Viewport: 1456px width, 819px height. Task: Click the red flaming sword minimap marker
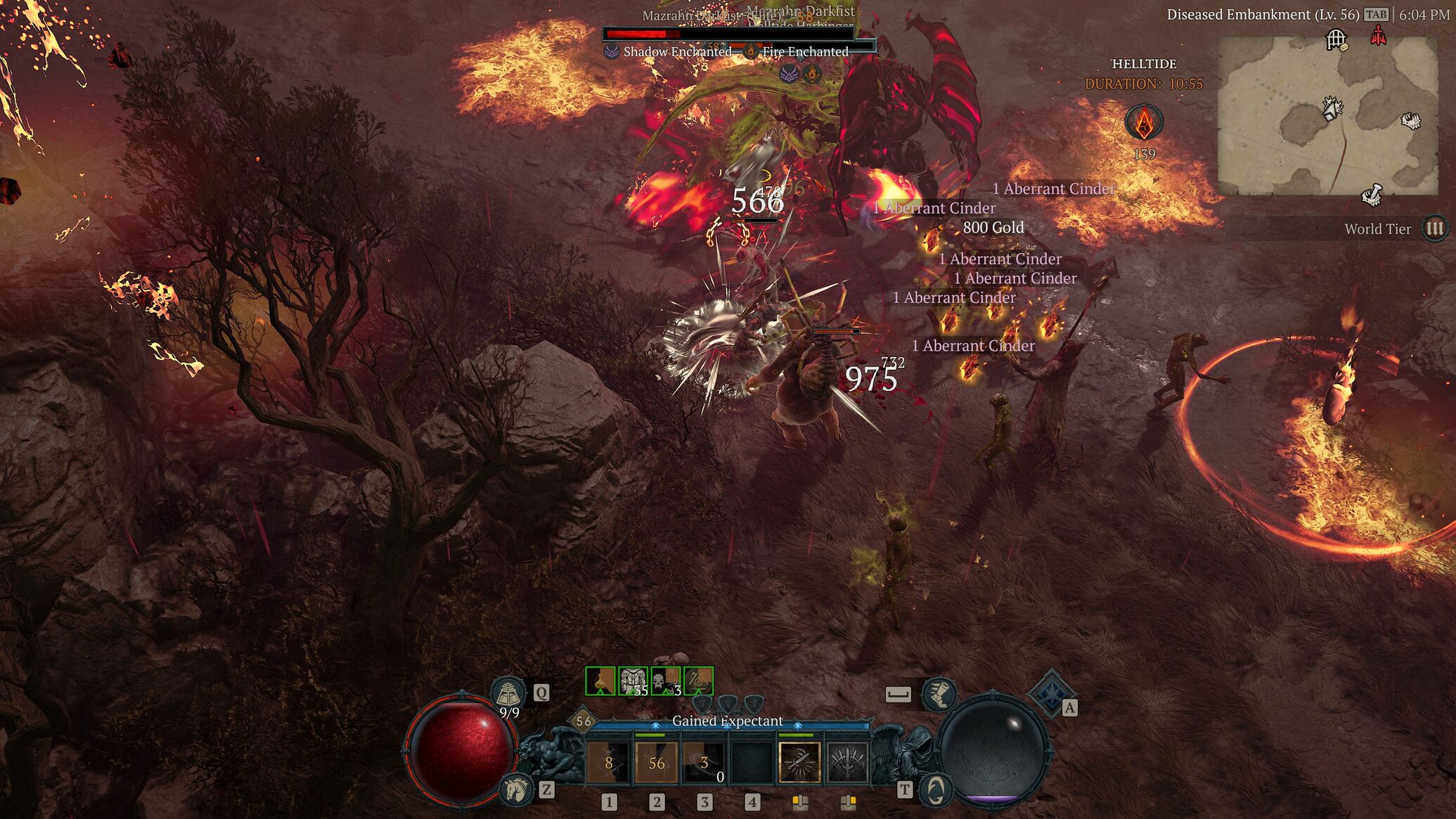pos(1378,35)
